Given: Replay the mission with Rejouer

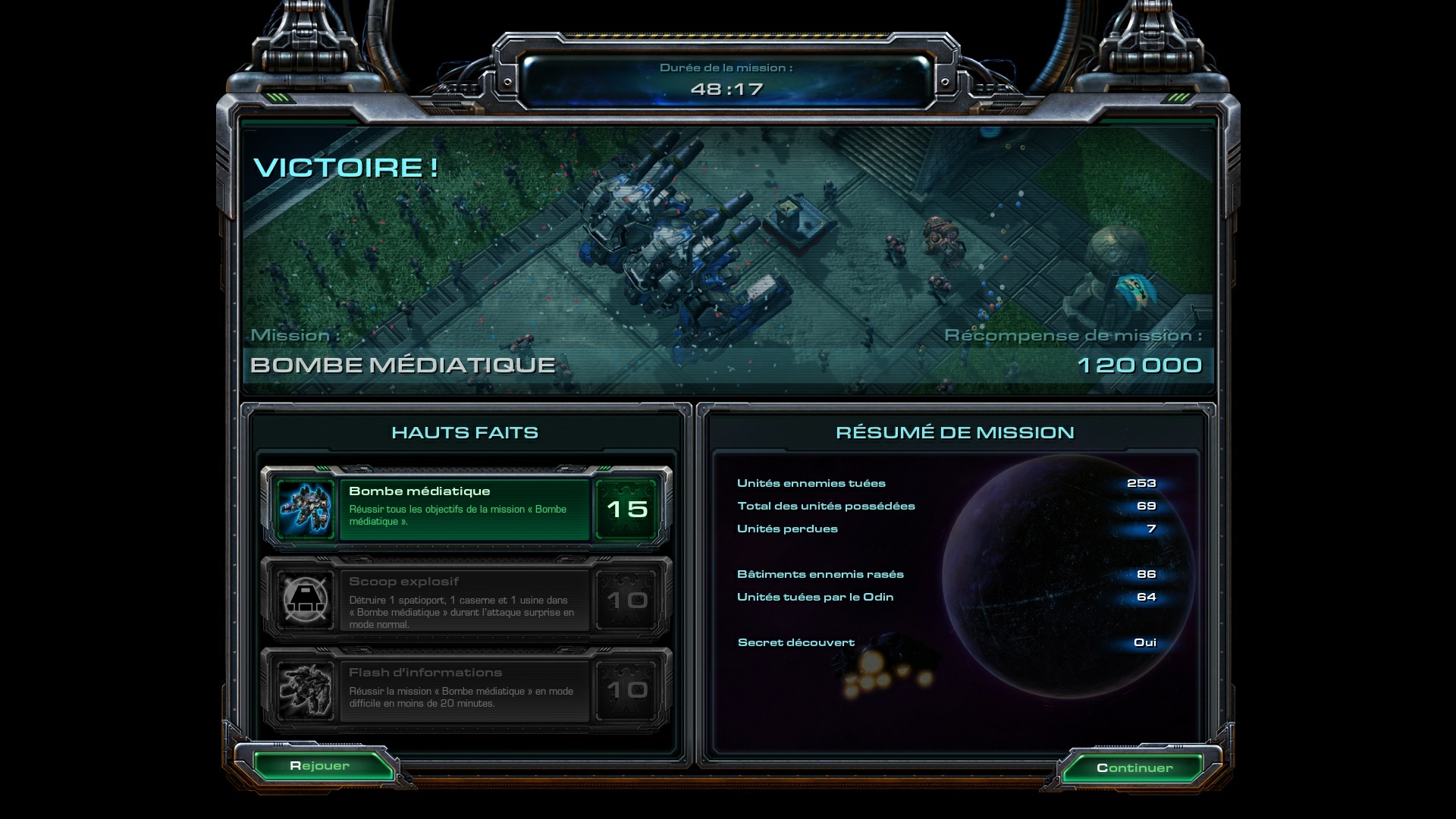Looking at the screenshot, I should (320, 766).
